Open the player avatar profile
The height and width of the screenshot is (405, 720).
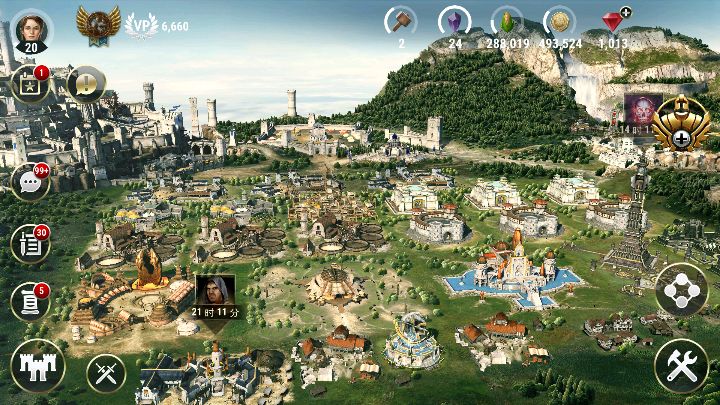31,27
